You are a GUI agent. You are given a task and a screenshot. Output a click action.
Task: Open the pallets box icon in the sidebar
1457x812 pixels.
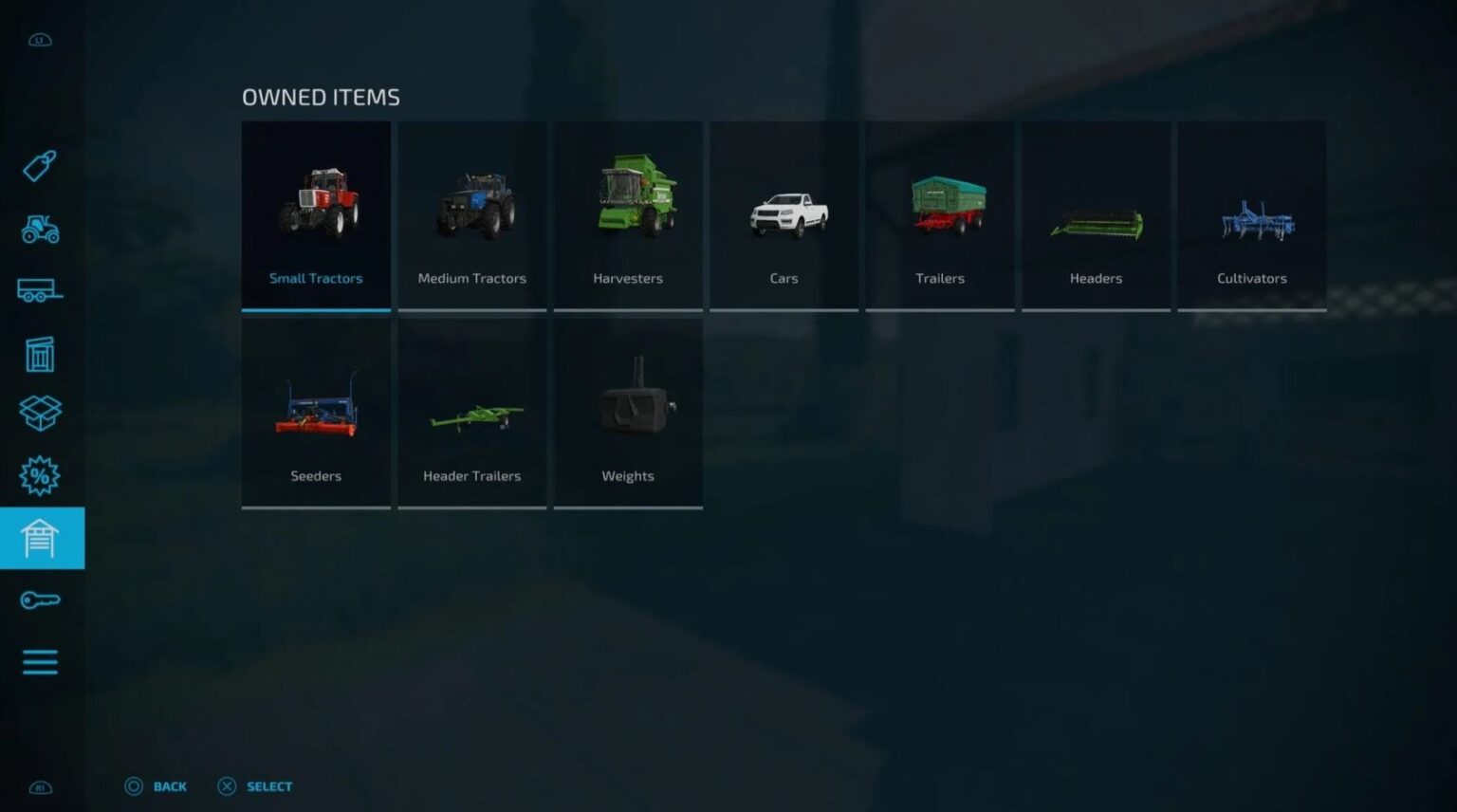[x=39, y=414]
